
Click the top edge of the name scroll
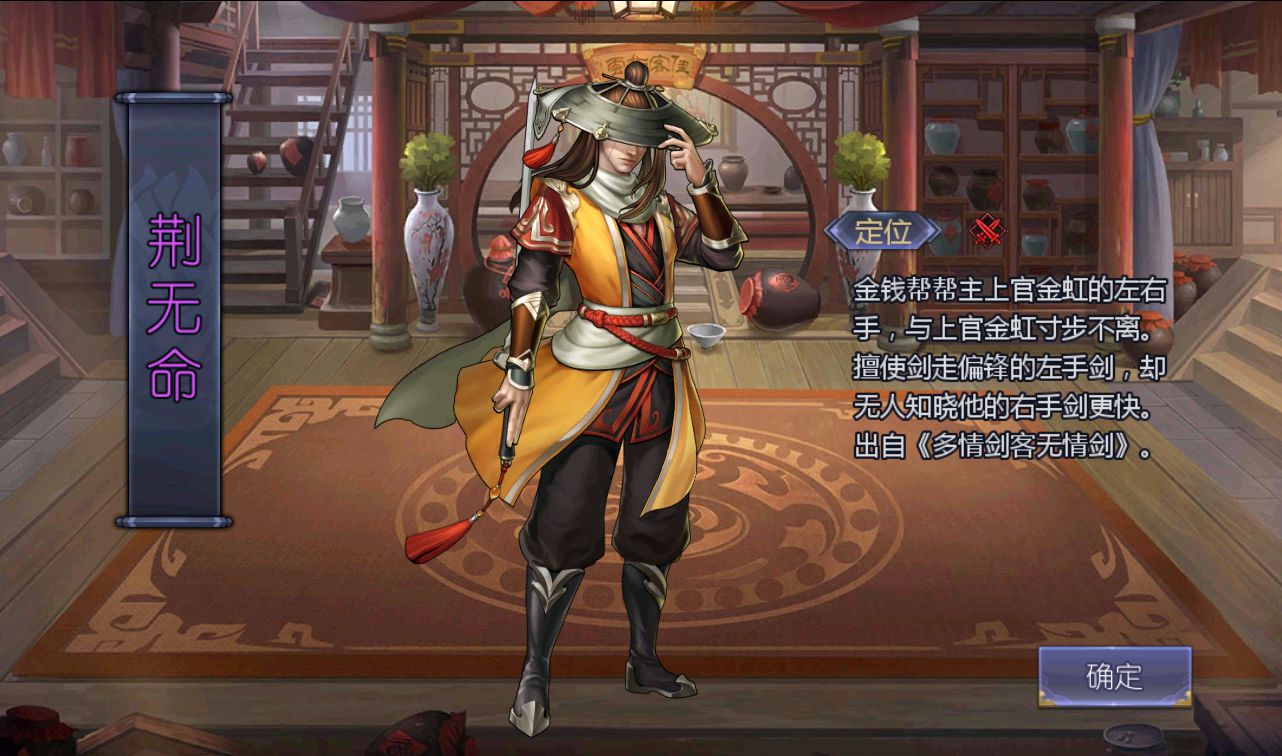(176, 95)
